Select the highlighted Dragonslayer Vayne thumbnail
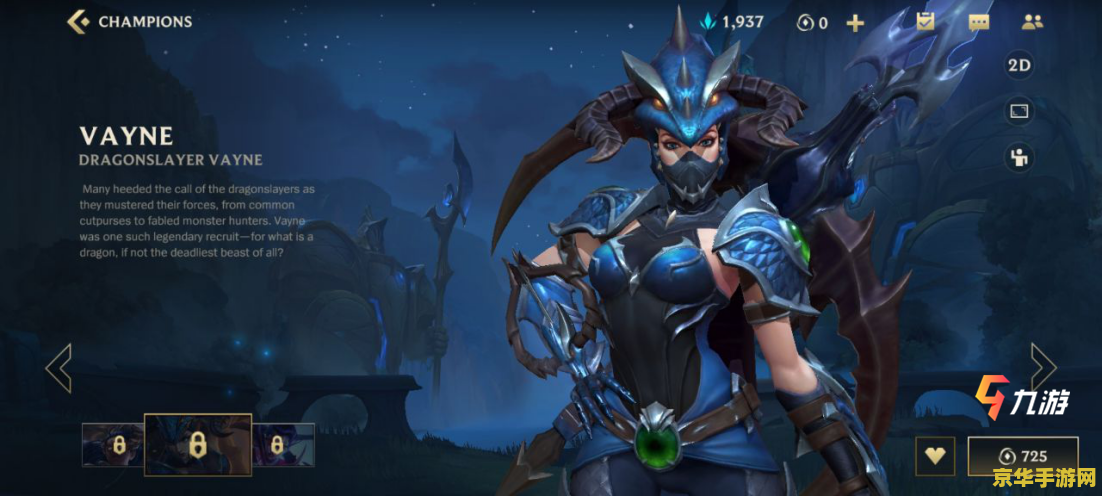 pyautogui.click(x=198, y=445)
